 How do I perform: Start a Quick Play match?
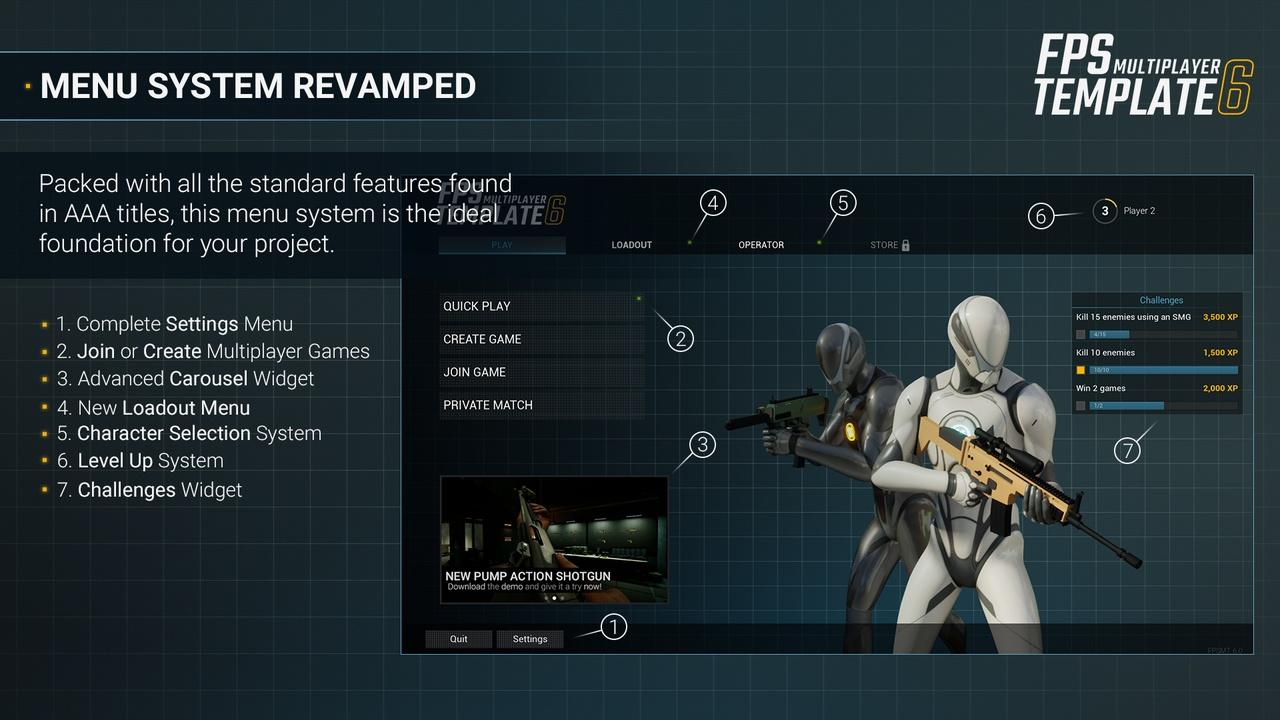541,306
